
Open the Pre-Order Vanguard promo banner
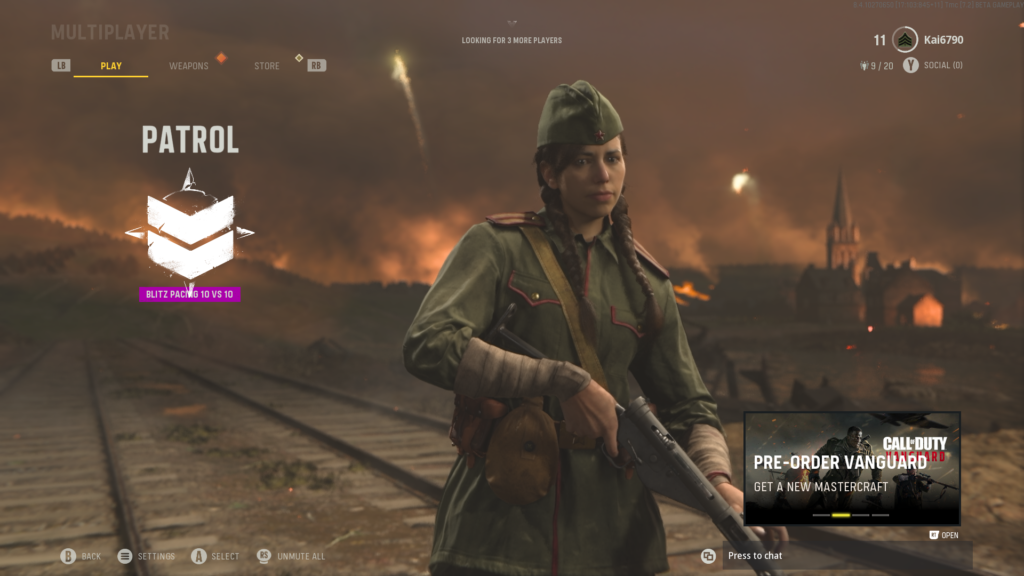tap(851, 468)
